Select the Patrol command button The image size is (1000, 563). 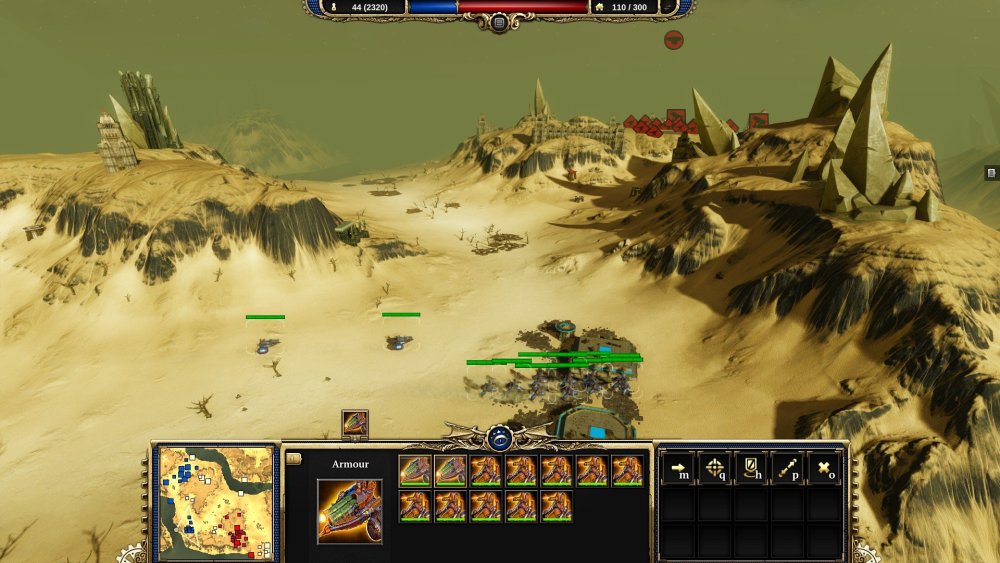coord(787,468)
